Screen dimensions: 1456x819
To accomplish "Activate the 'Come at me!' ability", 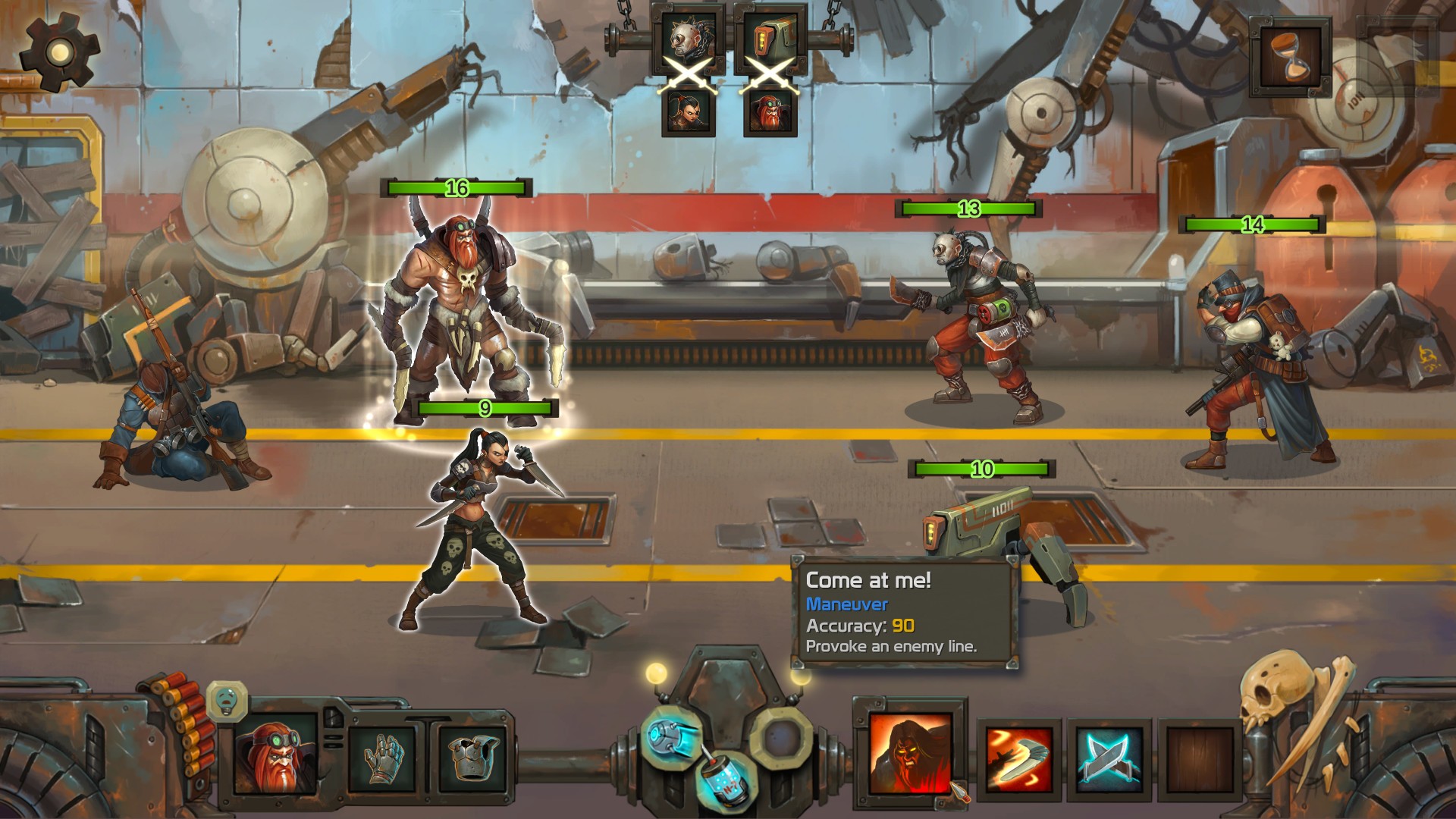I will click(x=910, y=753).
